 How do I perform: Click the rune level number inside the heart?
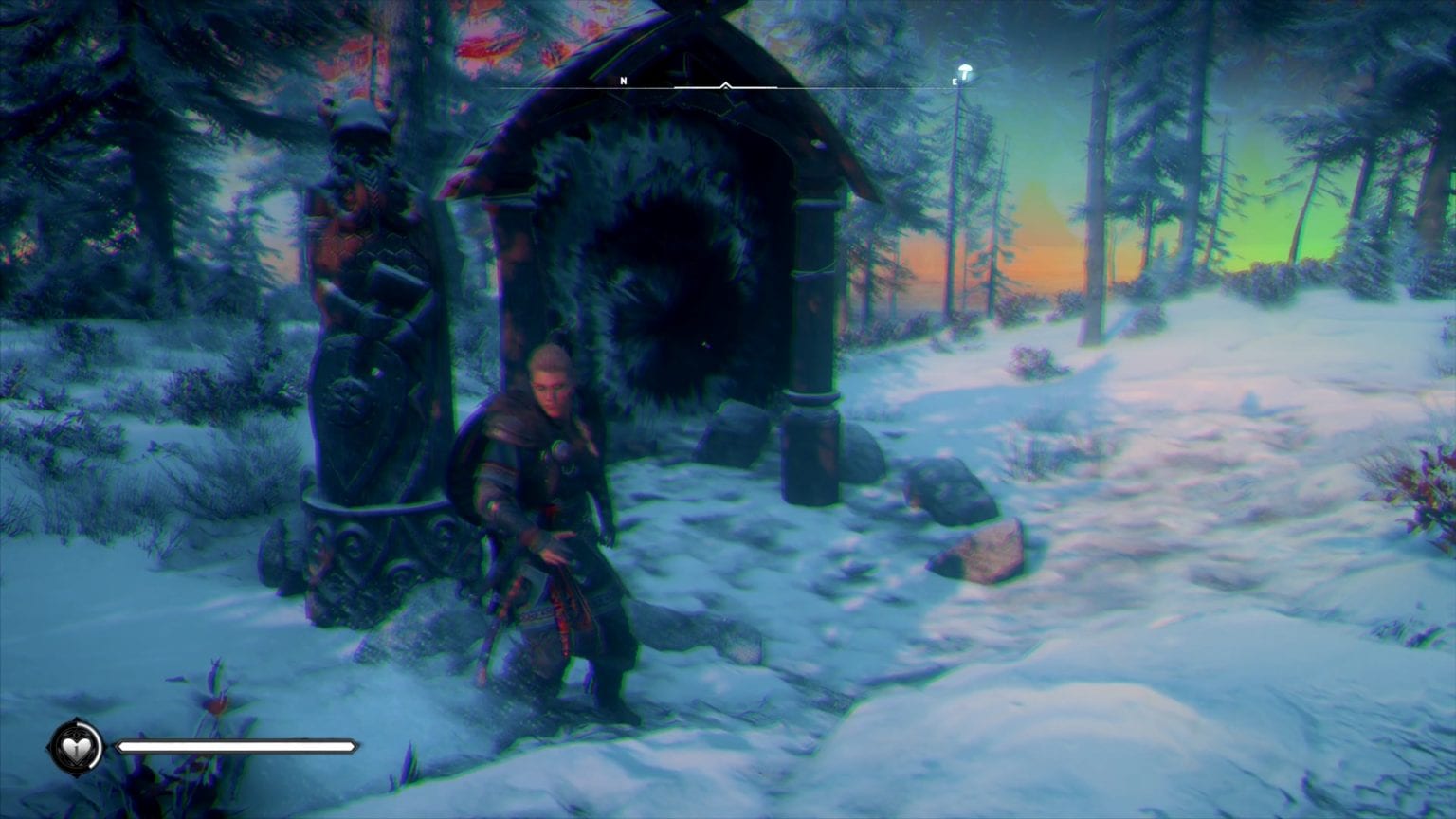click(77, 750)
